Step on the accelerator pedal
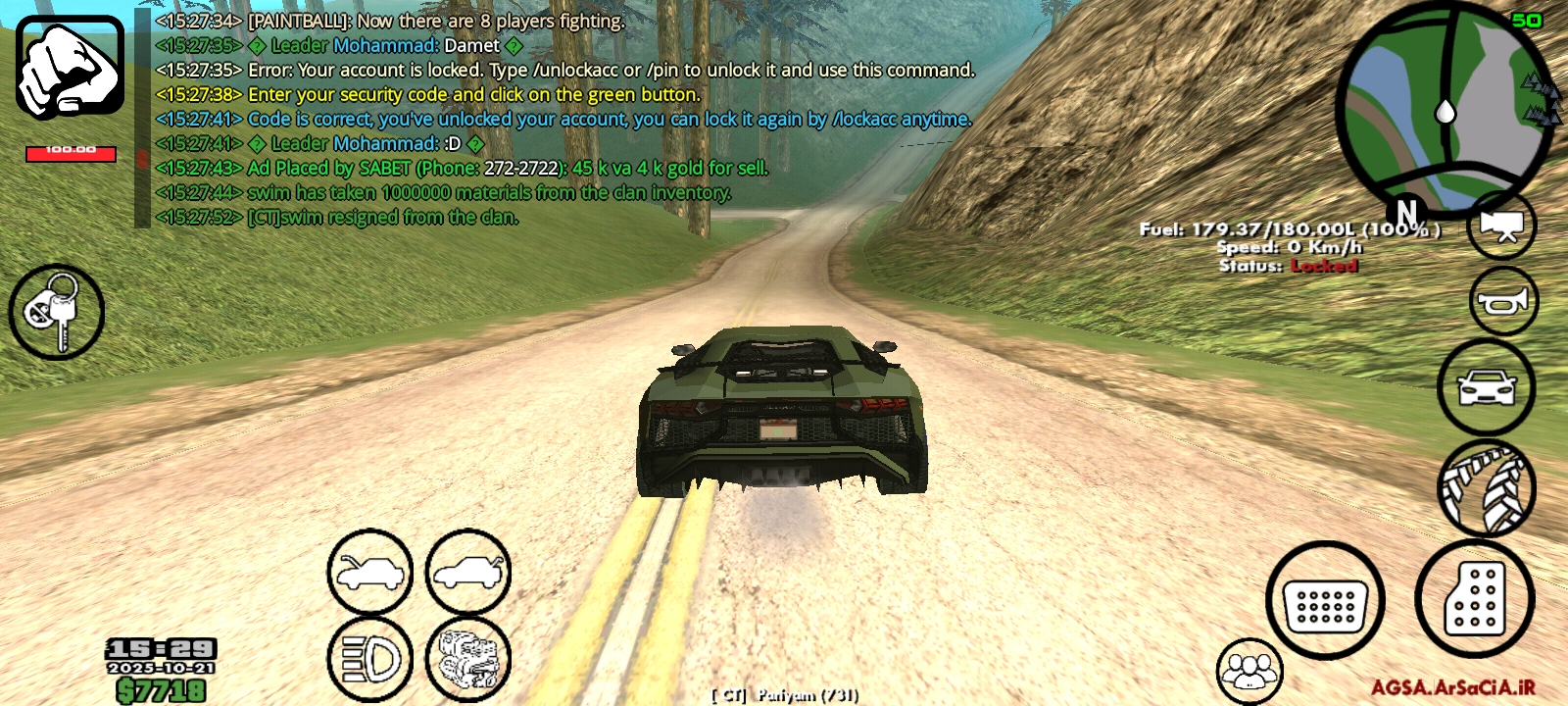Viewport: 1568px width, 706px height. [x=1474, y=598]
